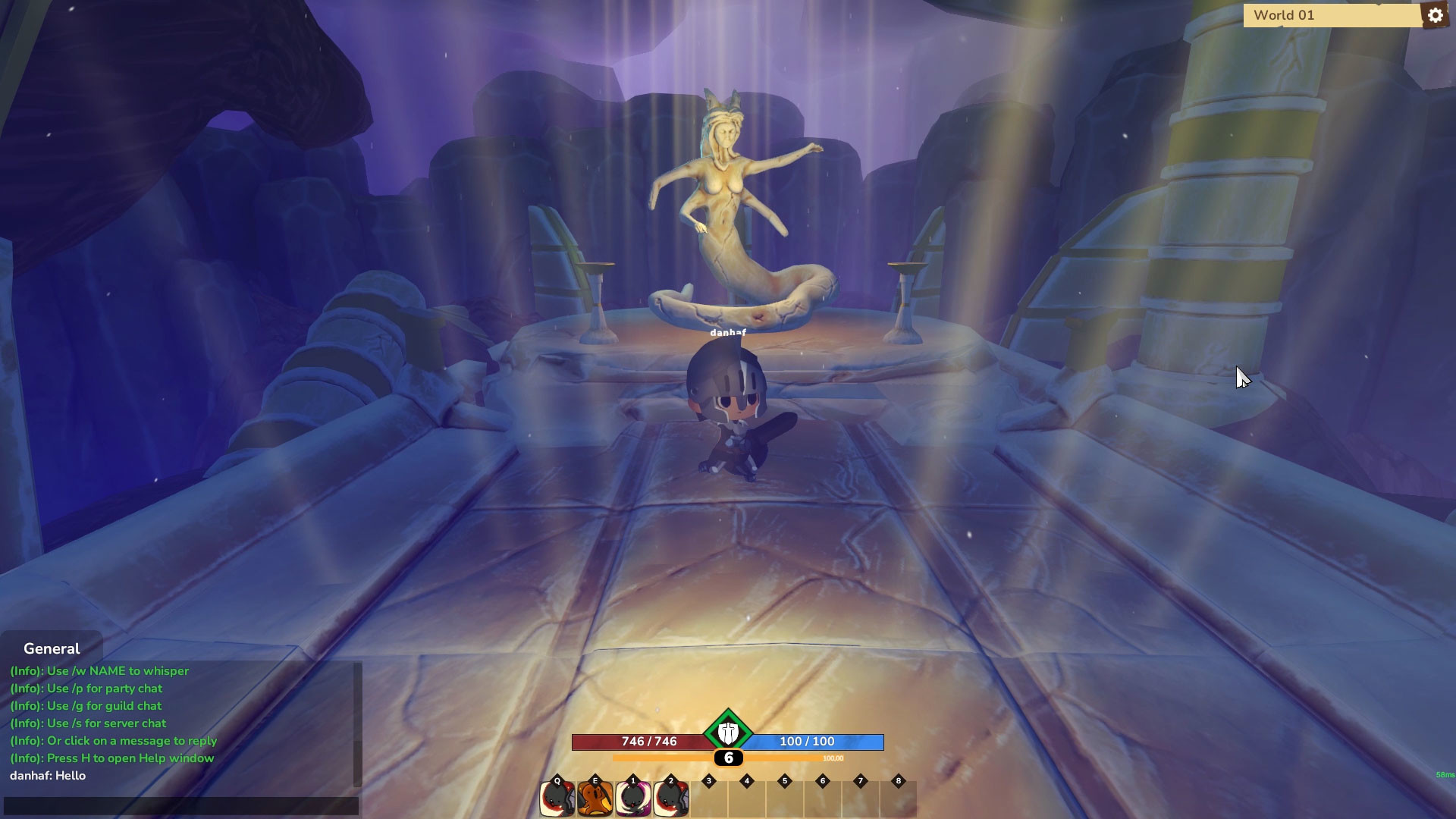Click the player nameplate labeled danhaf

(x=726, y=331)
